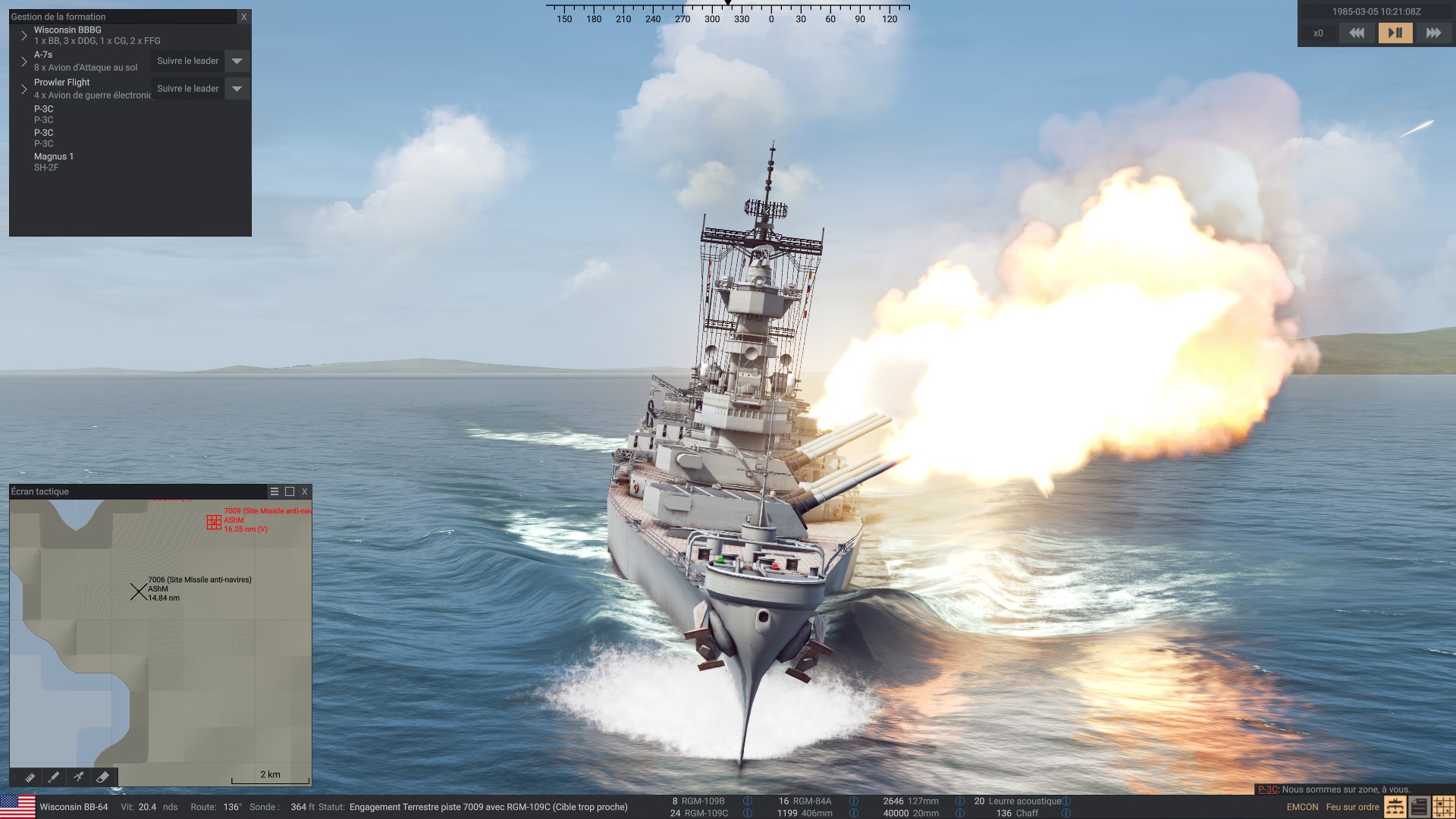Maximize the tactical screen window
Image resolution: width=1456 pixels, height=819 pixels.
tap(290, 491)
